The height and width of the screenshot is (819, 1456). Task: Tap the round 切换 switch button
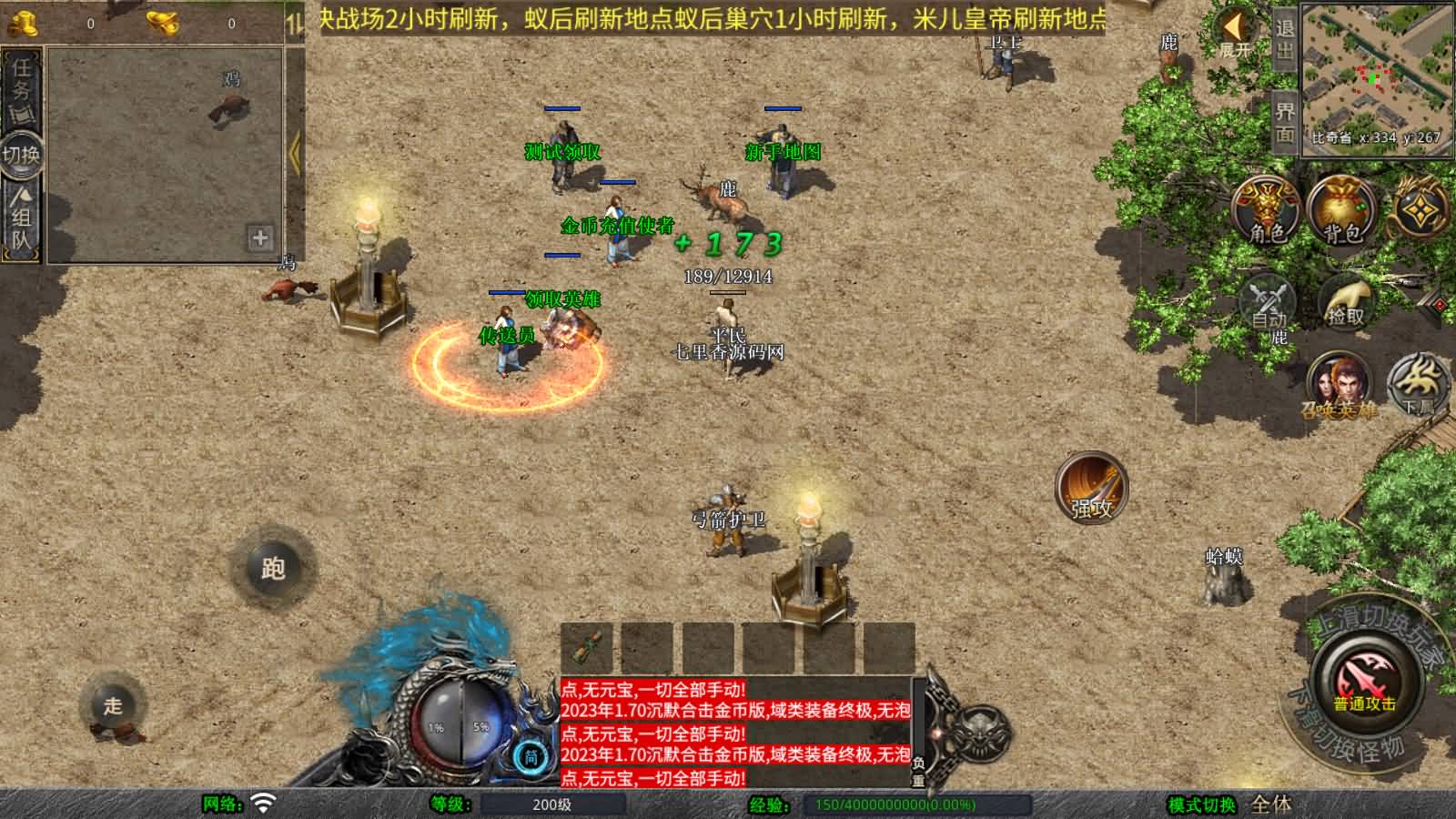pyautogui.click(x=21, y=154)
